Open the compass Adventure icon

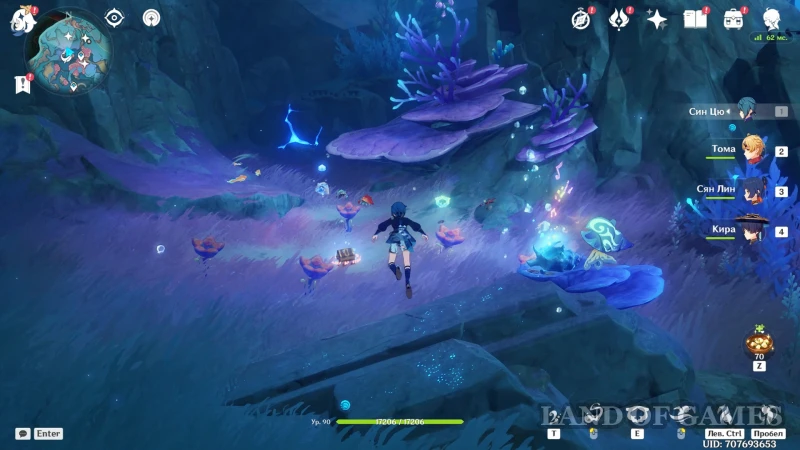pyautogui.click(x=581, y=19)
